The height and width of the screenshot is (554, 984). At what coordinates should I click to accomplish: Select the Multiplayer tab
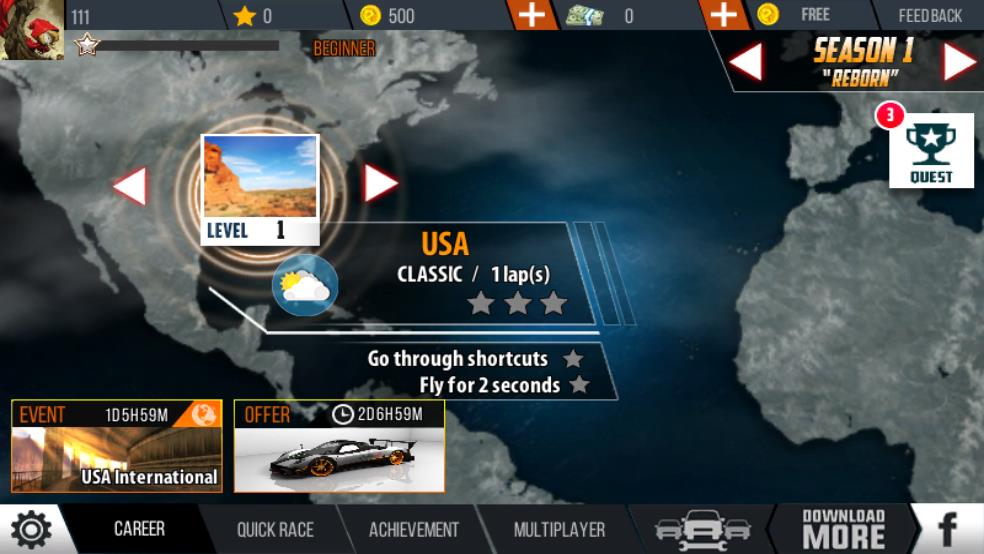[x=559, y=530]
